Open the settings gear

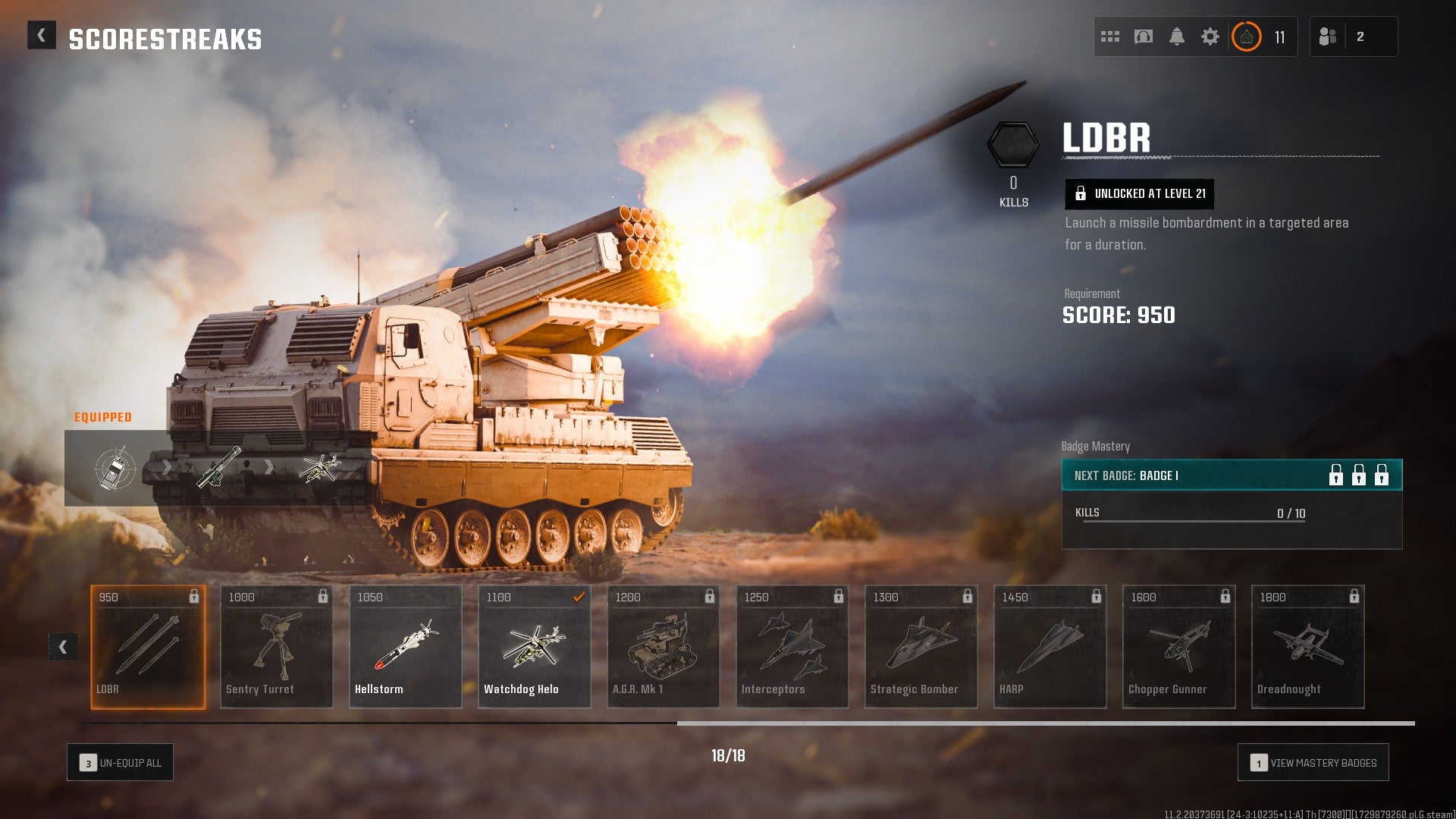[x=1210, y=36]
